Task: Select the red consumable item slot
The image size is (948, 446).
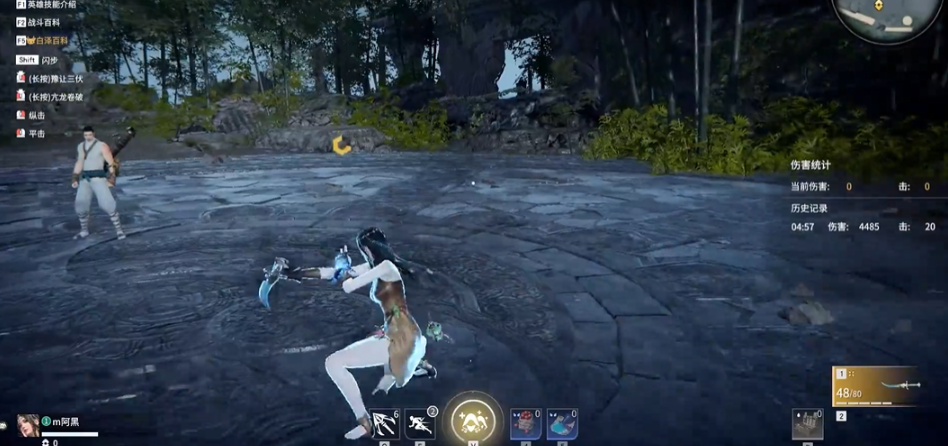Action: 525,424
